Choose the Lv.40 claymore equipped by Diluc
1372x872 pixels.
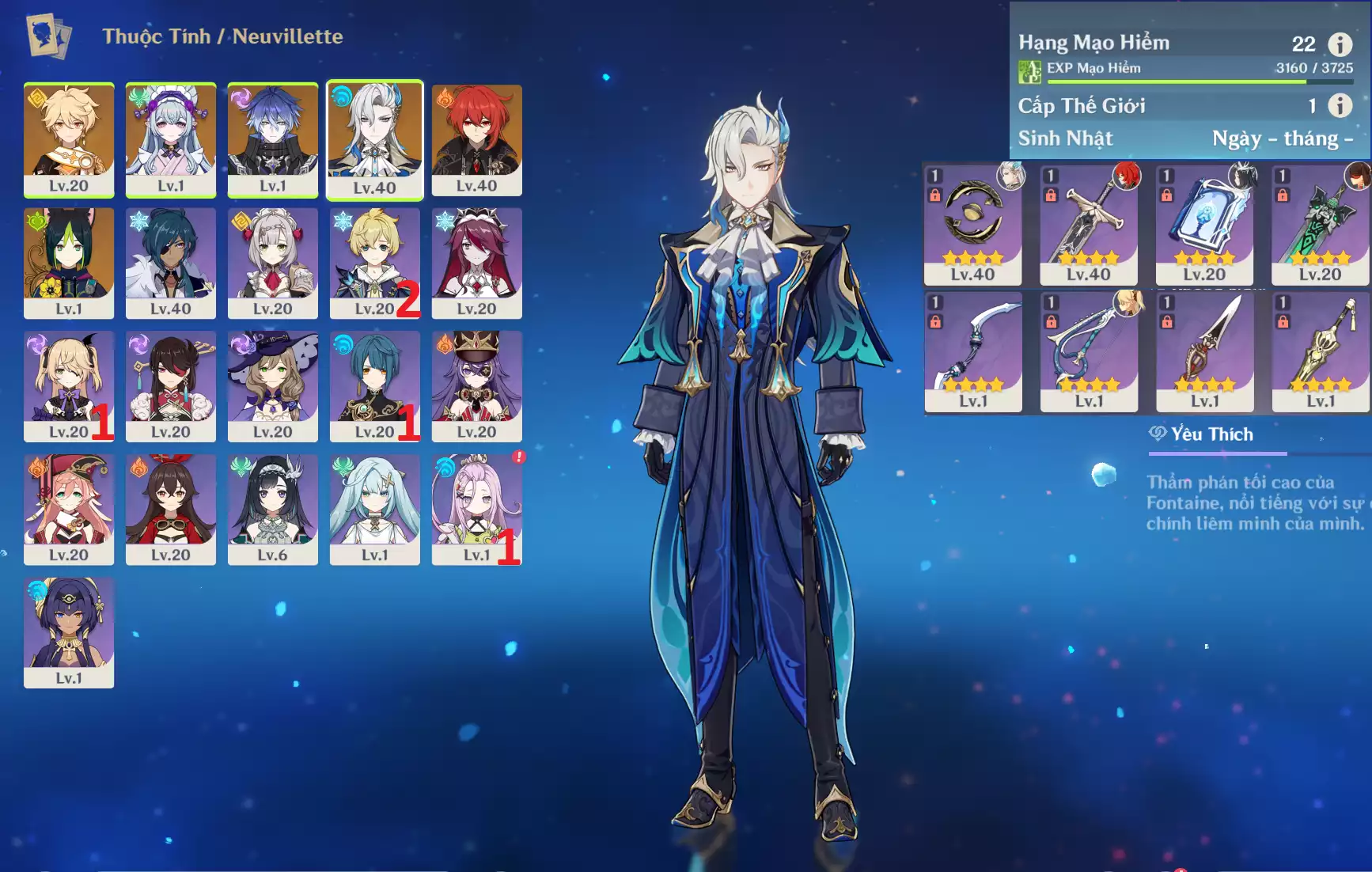pyautogui.click(x=1089, y=225)
